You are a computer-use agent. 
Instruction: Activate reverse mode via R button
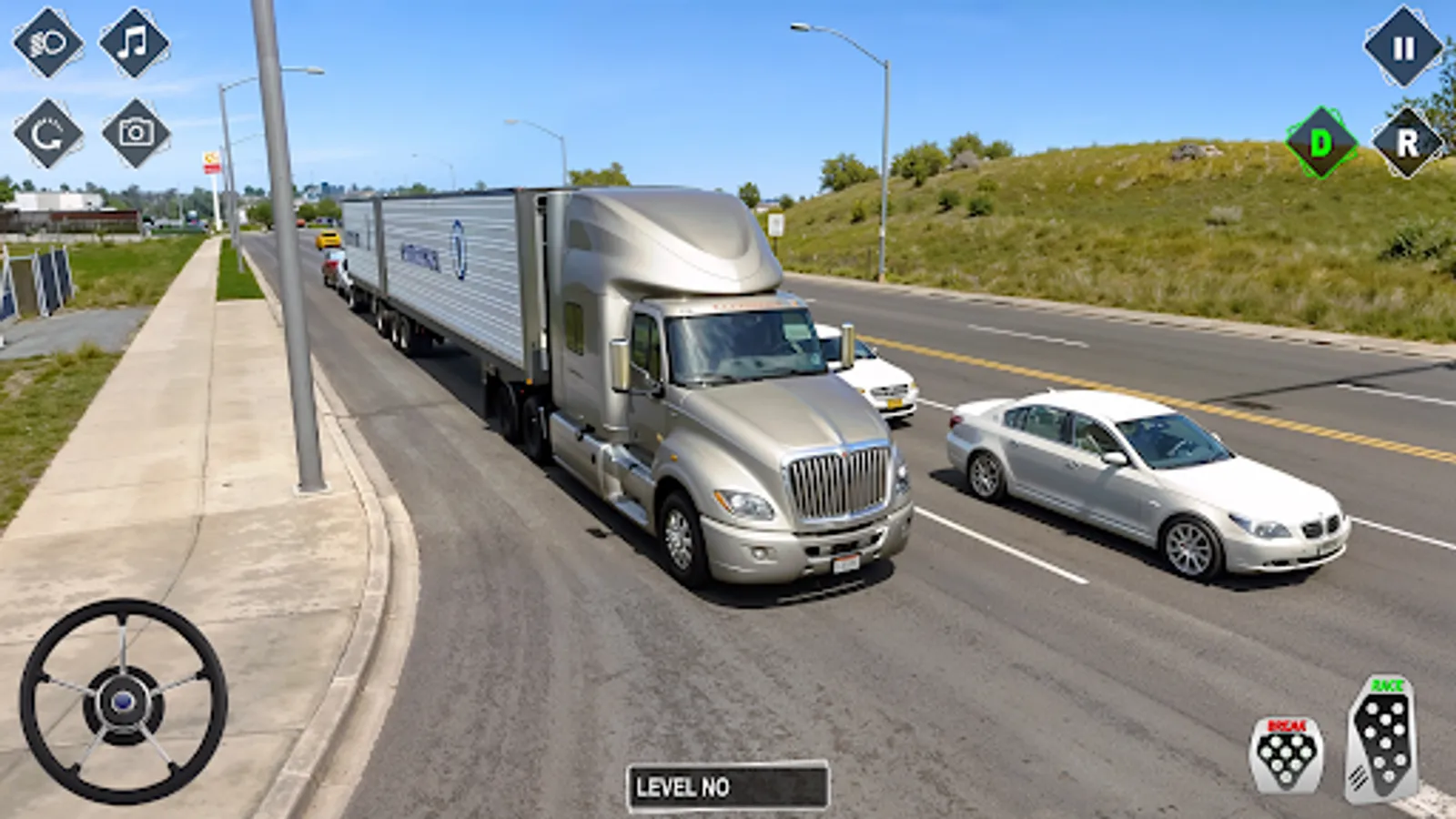(x=1406, y=141)
